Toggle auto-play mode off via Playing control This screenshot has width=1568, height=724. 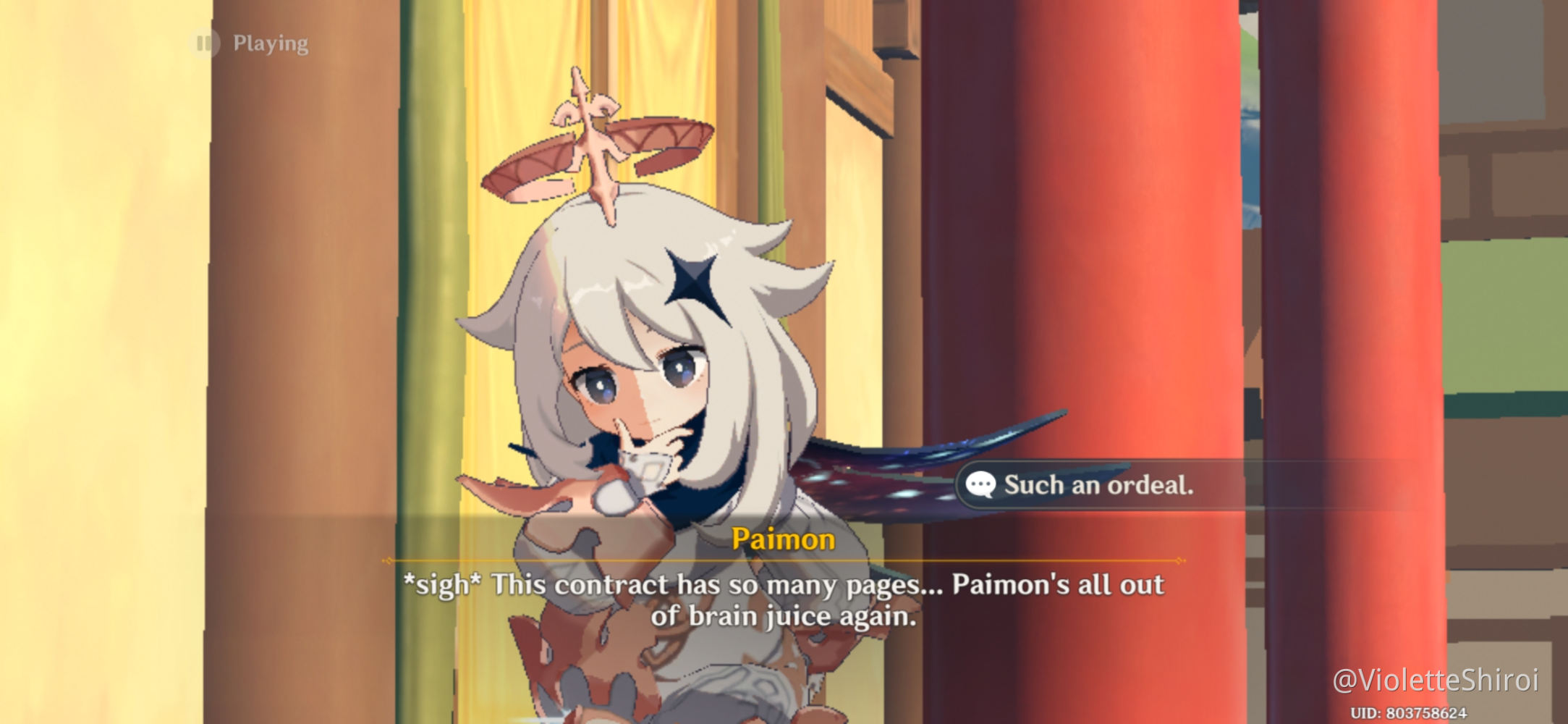point(250,43)
